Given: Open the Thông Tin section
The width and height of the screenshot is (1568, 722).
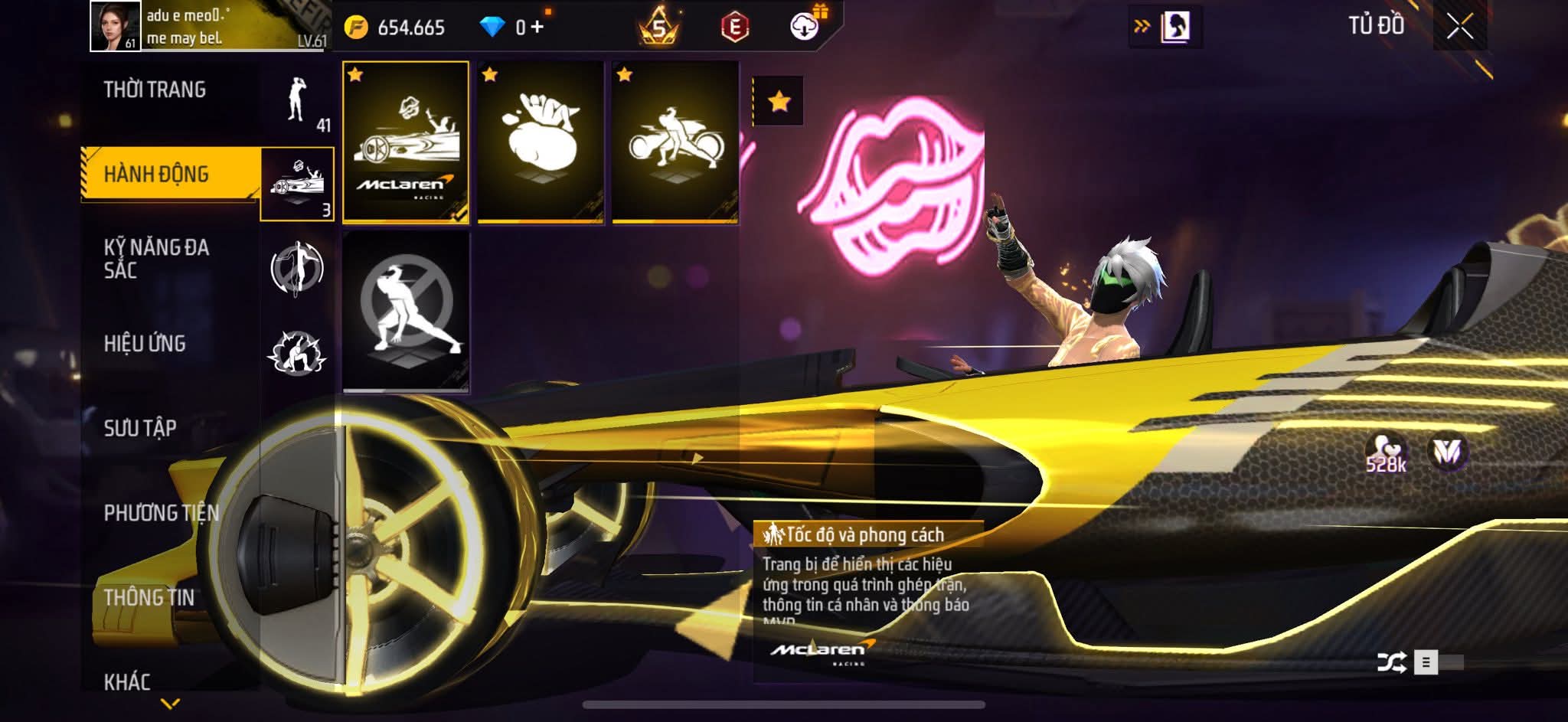Looking at the screenshot, I should click(x=149, y=597).
